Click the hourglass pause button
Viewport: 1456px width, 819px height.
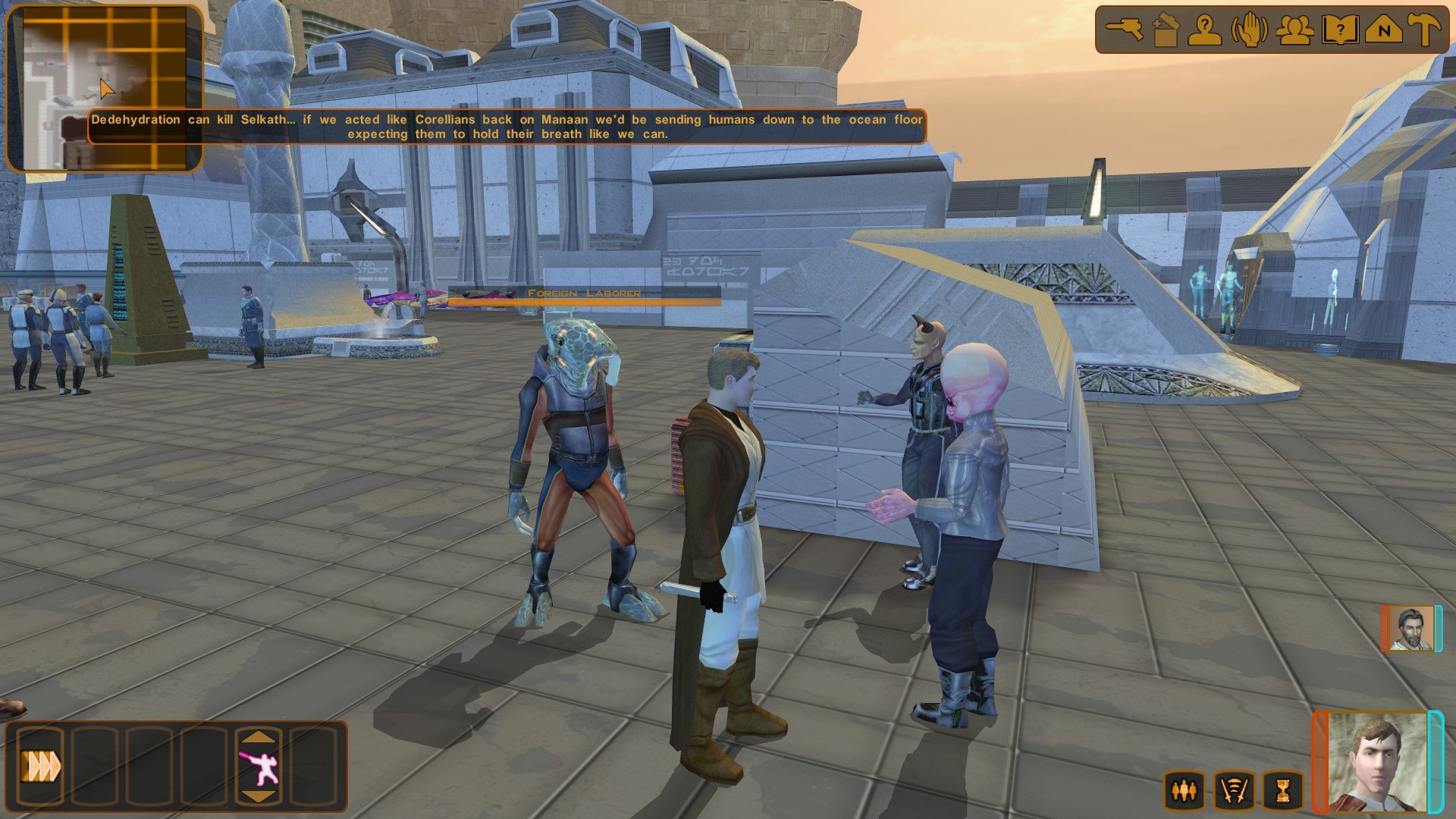click(x=1282, y=791)
